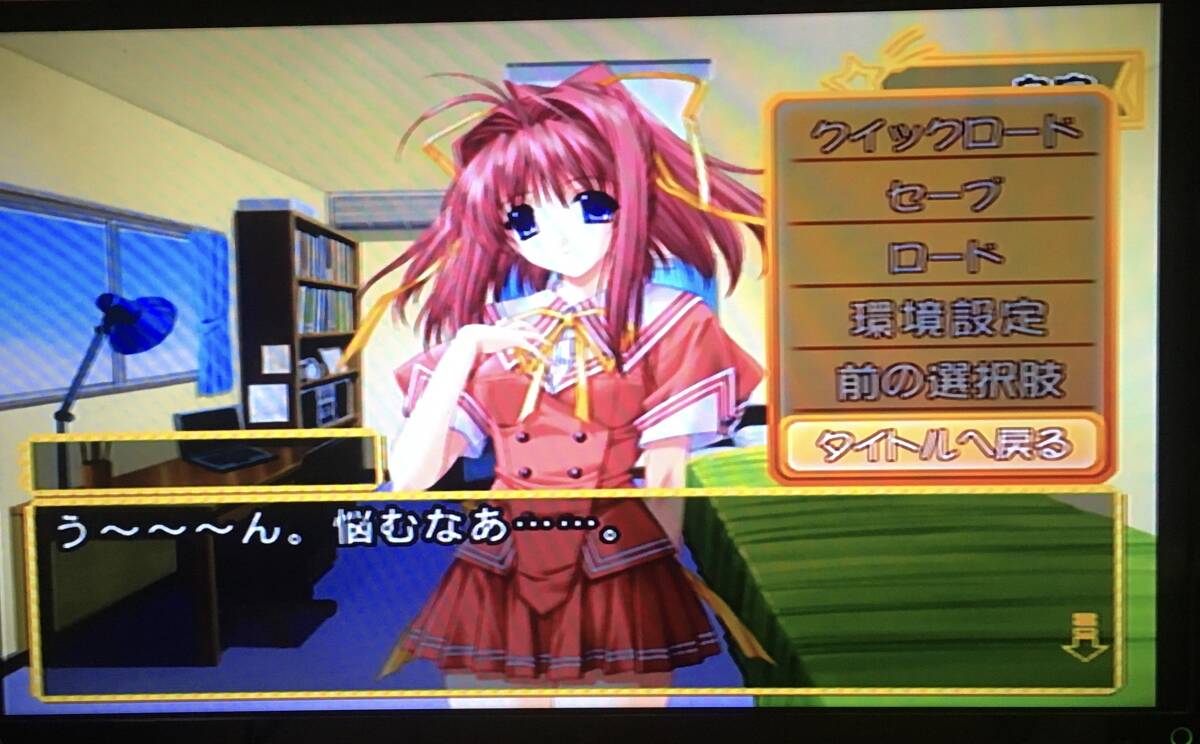Viewport: 1200px width, 744px height.
Task: Select クイックロード menu entry
Action: point(944,132)
